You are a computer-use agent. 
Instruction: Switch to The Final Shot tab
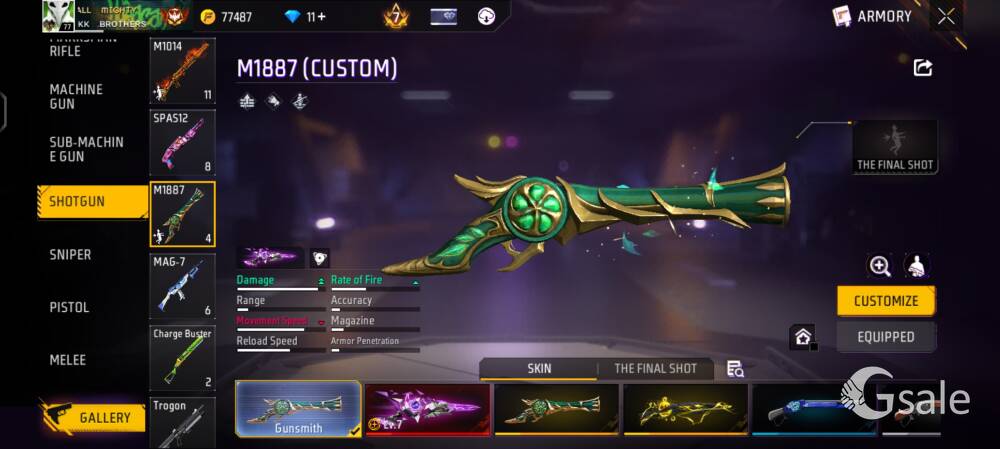pyautogui.click(x=655, y=368)
